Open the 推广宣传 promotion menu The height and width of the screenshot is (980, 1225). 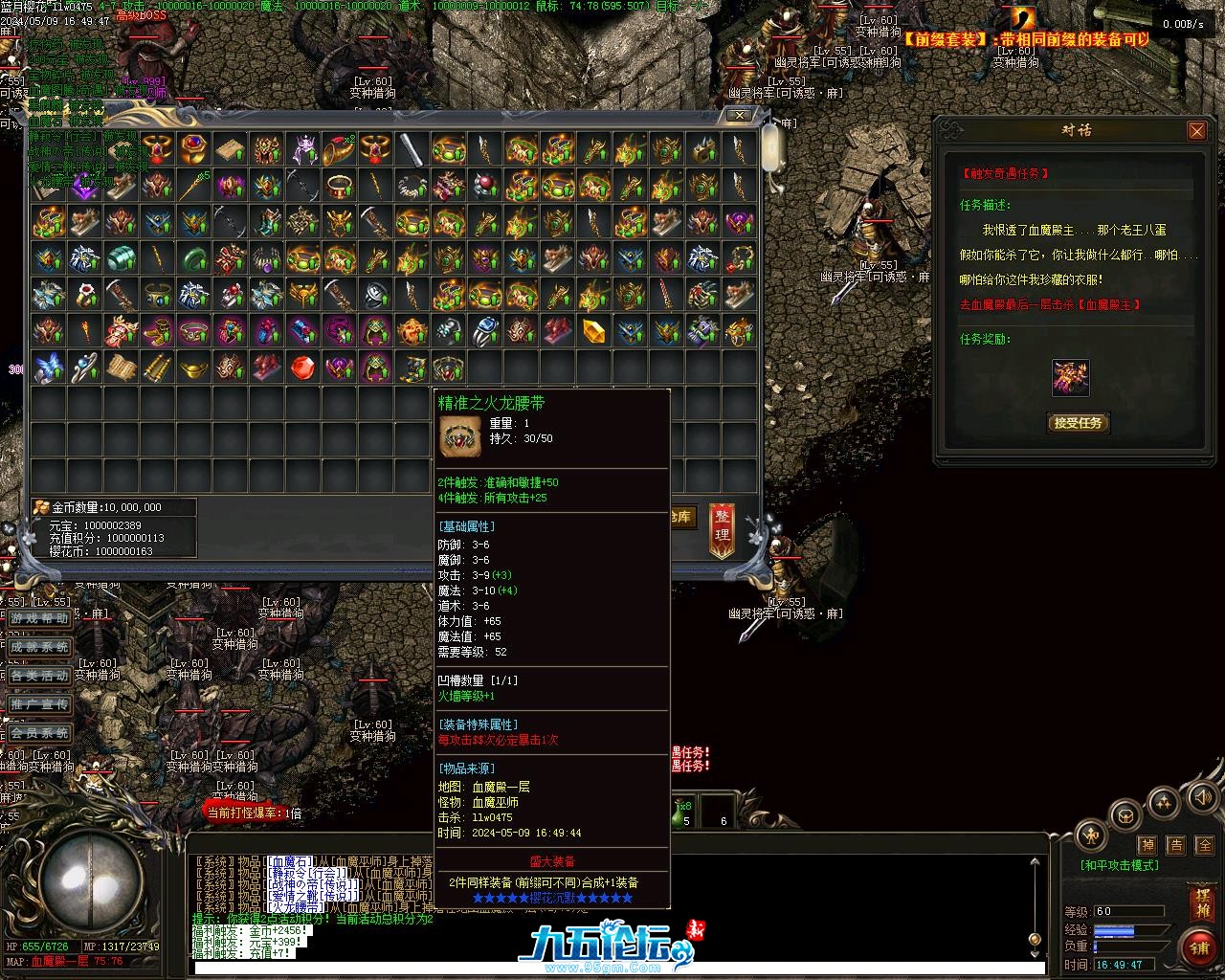coord(40,704)
